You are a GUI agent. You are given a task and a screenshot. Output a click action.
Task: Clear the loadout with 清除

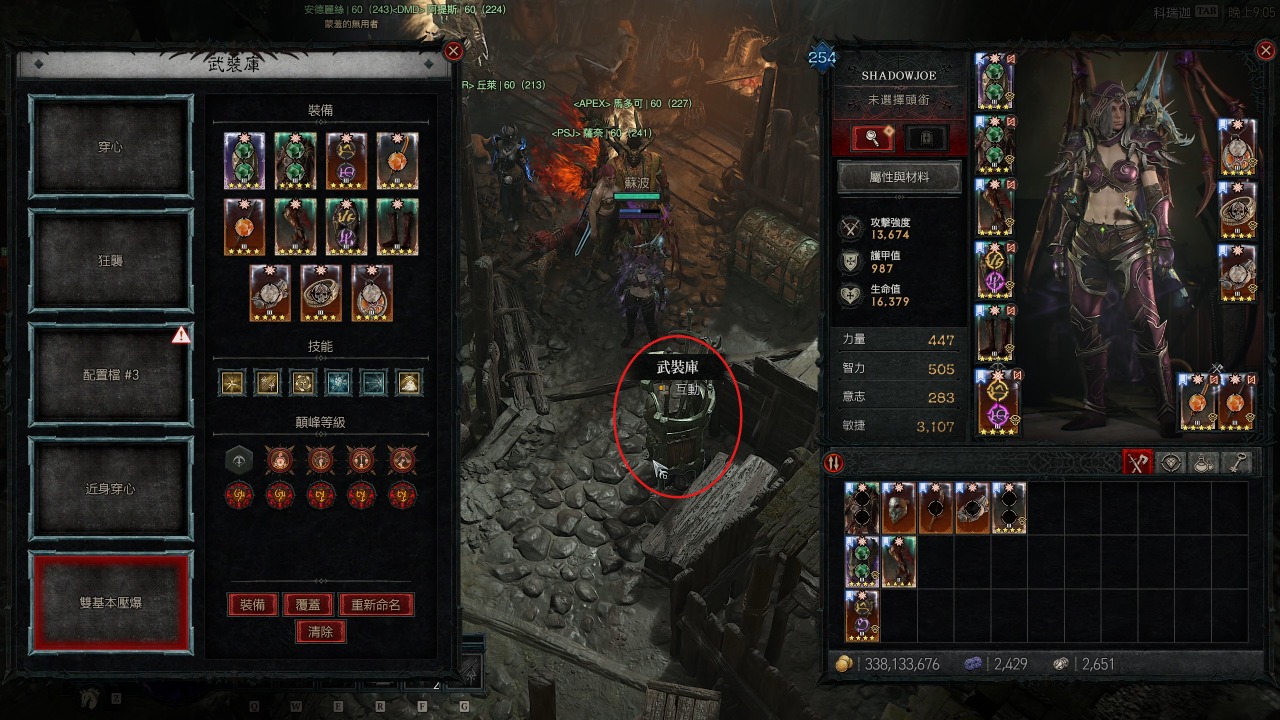[320, 631]
